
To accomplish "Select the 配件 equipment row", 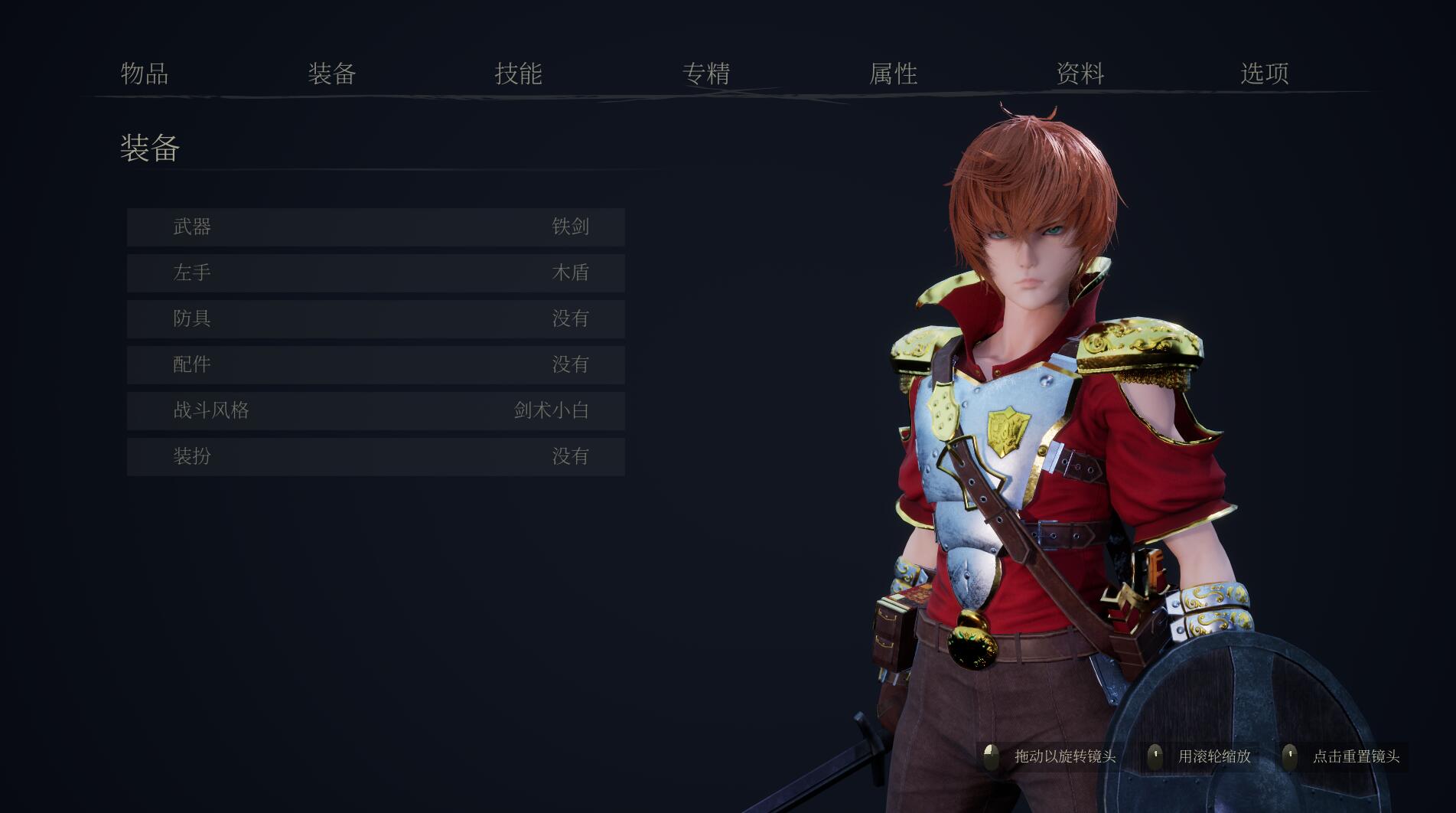I will point(376,365).
